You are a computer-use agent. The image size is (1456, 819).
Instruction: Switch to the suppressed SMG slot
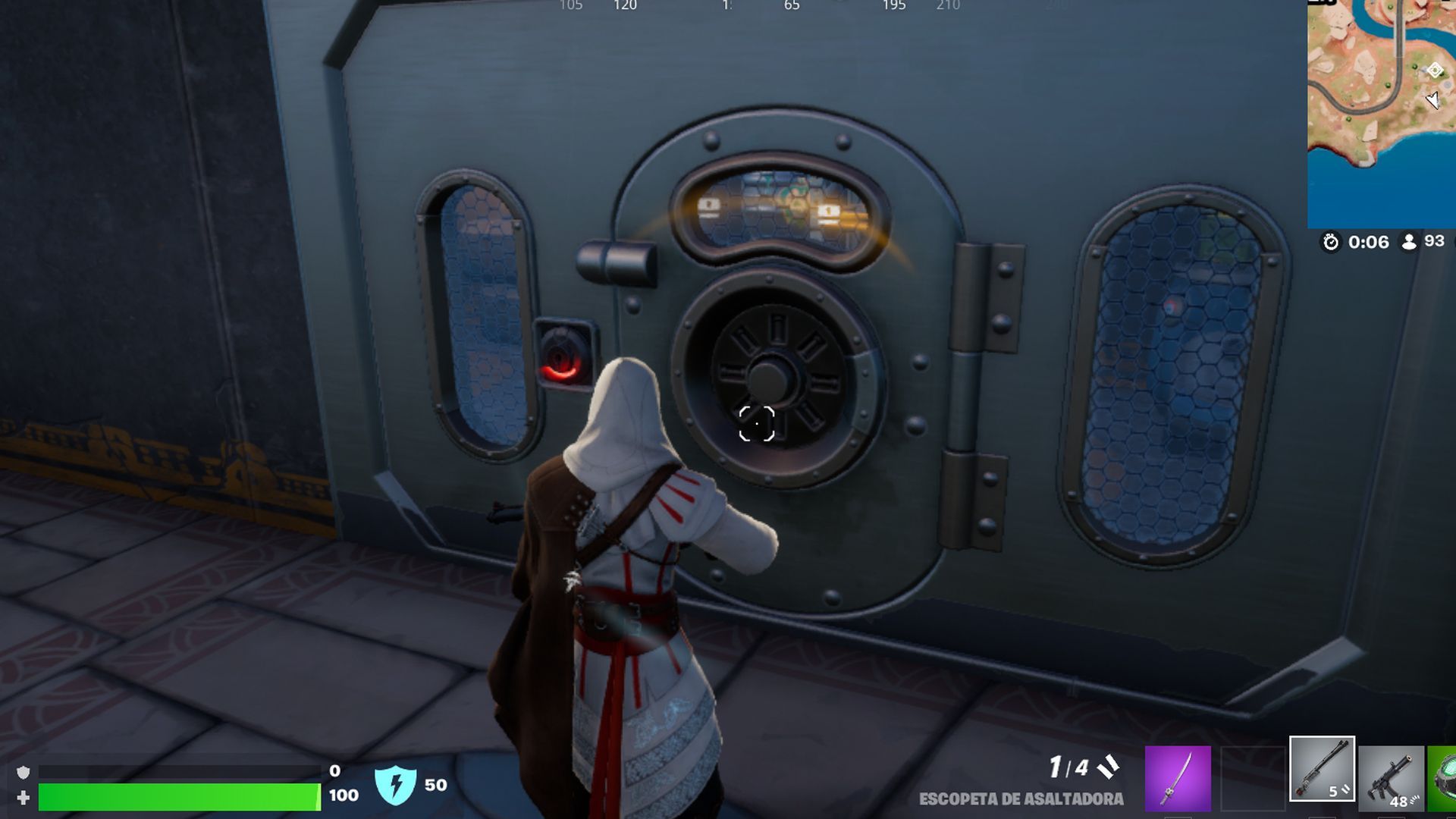pos(1391,778)
